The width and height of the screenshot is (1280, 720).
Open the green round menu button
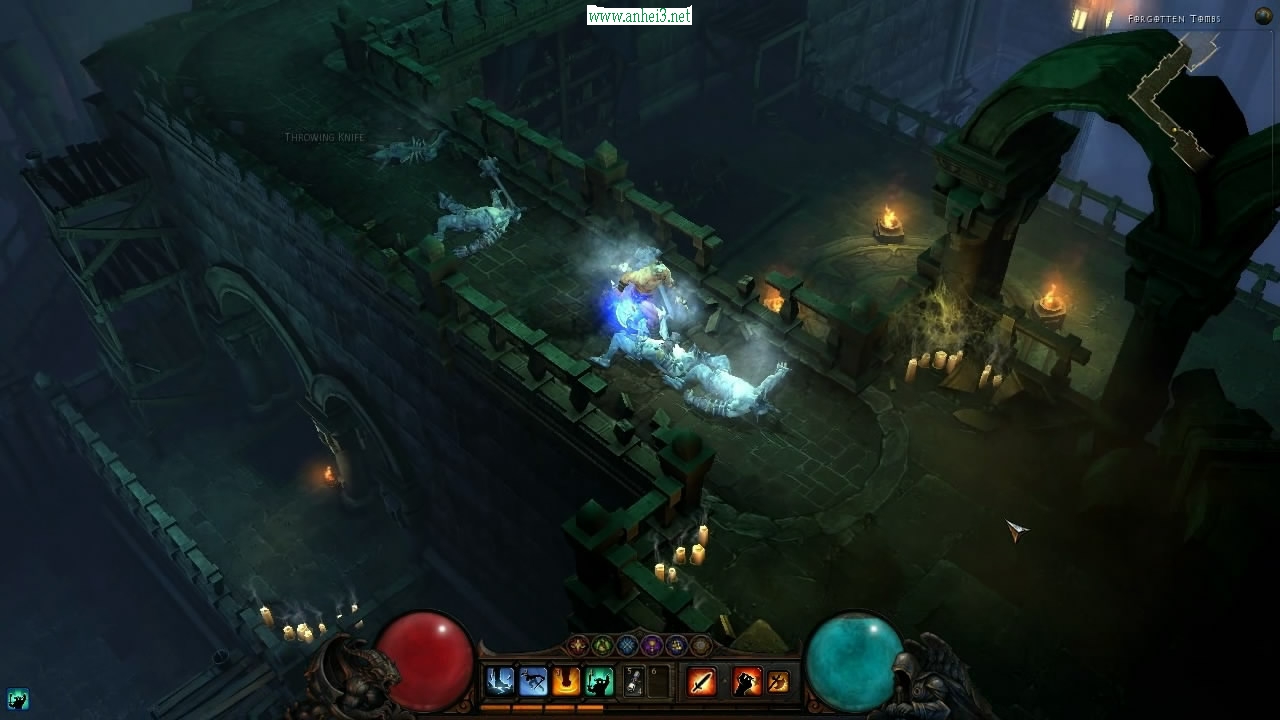click(x=602, y=646)
